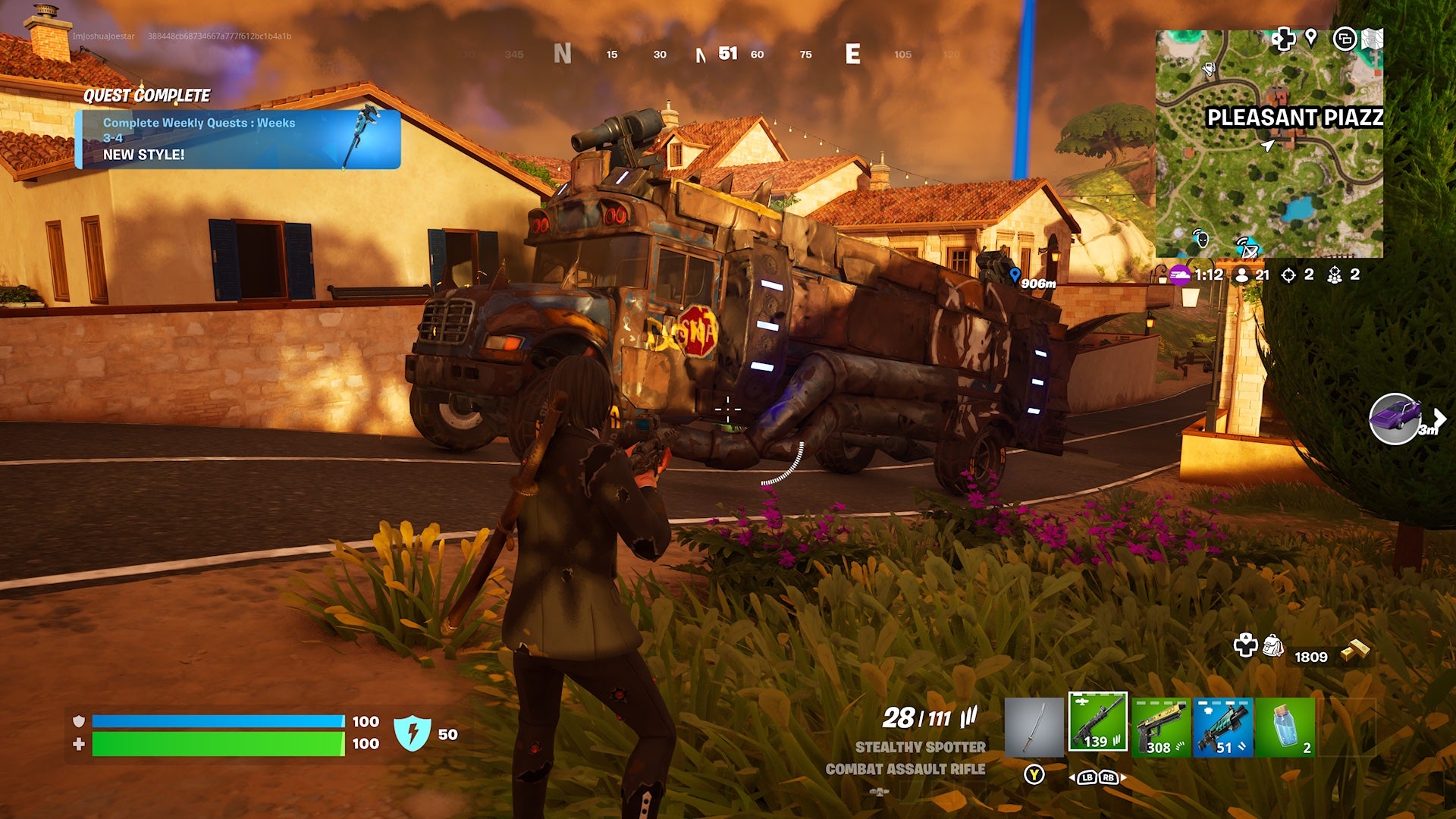
Task: Click the squad eliminations icon beside the count
Action: (1336, 276)
